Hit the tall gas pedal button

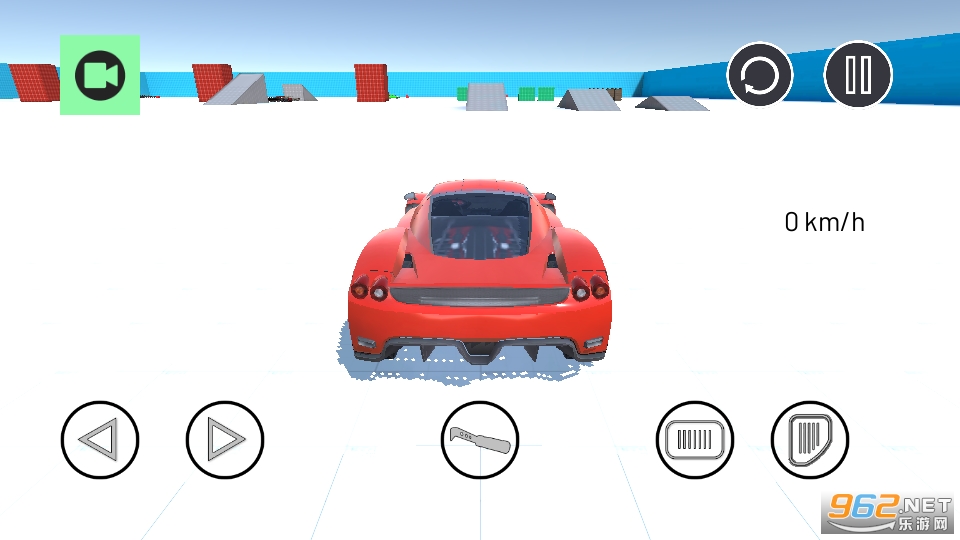click(810, 439)
